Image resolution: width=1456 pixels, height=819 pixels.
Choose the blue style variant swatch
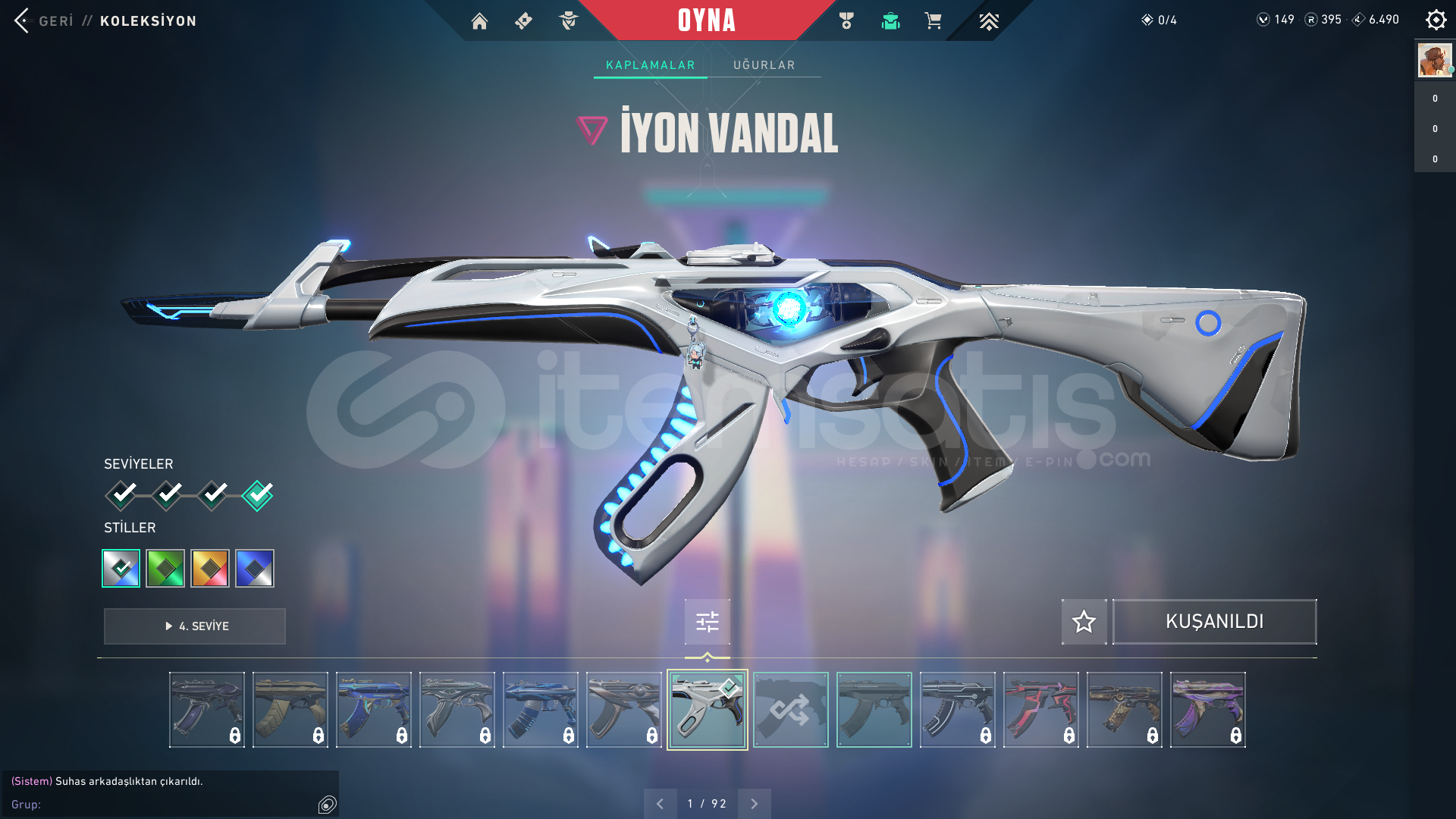pos(255,568)
